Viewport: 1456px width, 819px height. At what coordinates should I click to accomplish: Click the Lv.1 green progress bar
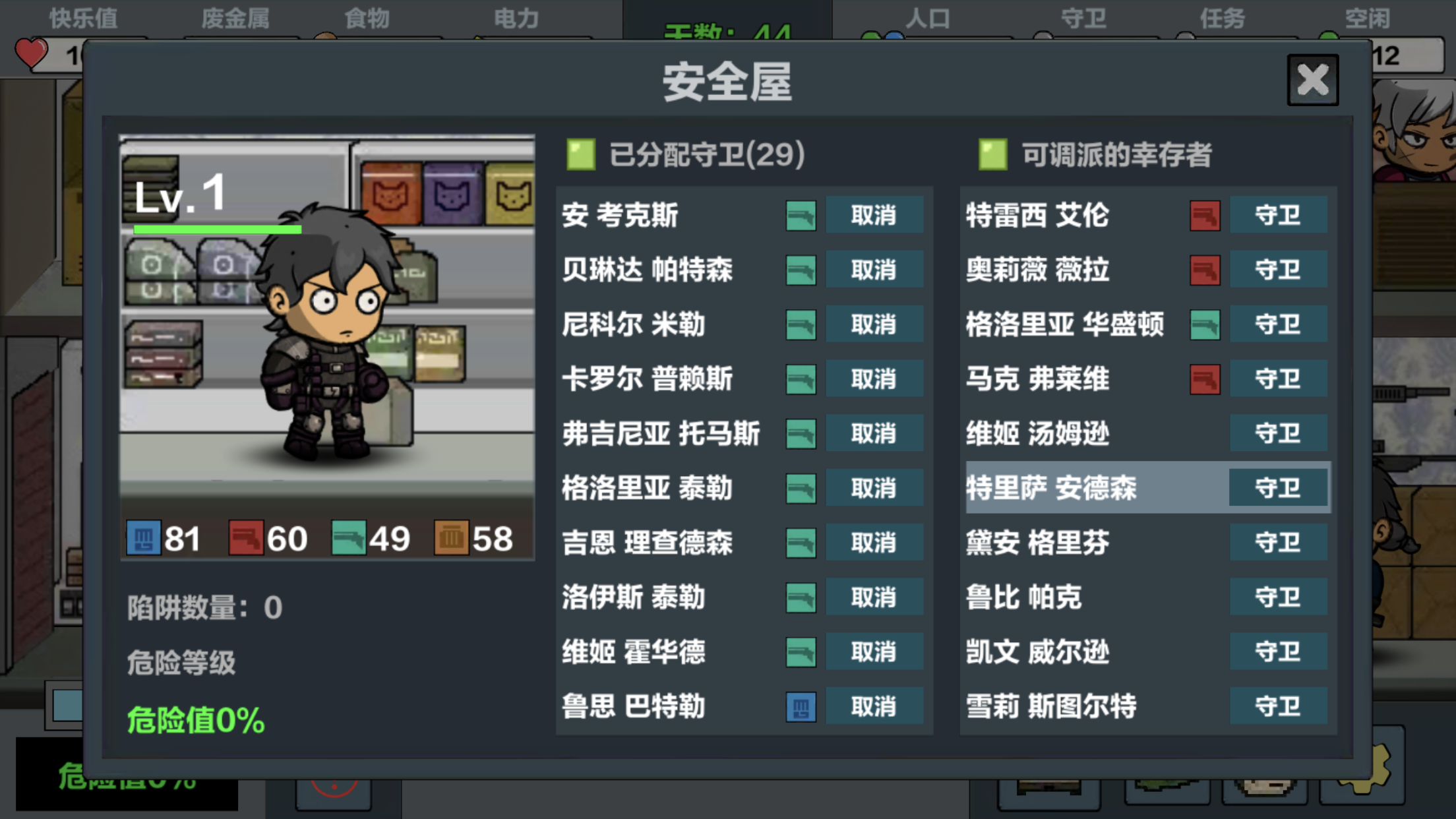[x=218, y=229]
